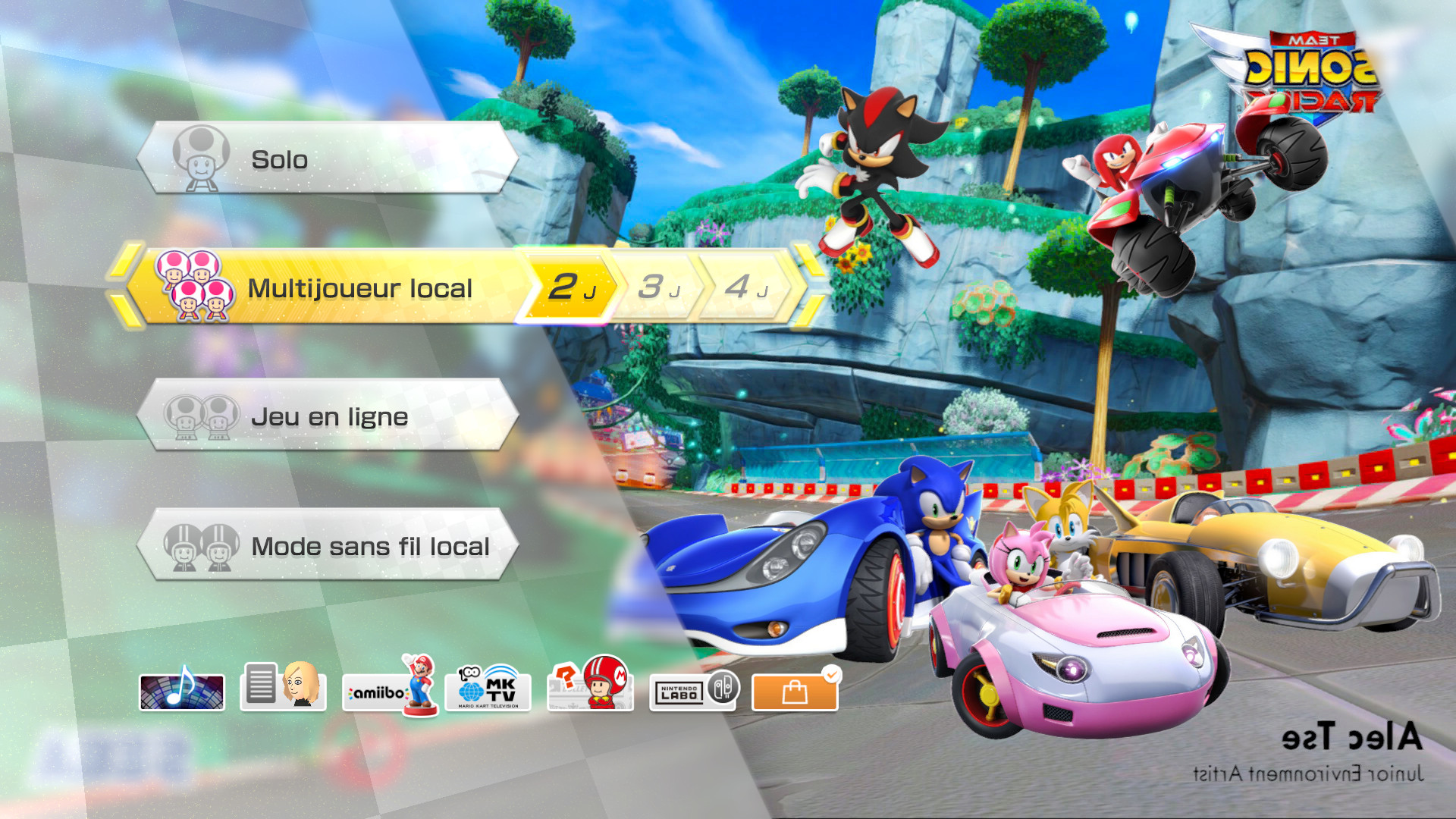Launch the Nintendo Labo mode icon
The height and width of the screenshot is (819, 1456).
tap(692, 692)
